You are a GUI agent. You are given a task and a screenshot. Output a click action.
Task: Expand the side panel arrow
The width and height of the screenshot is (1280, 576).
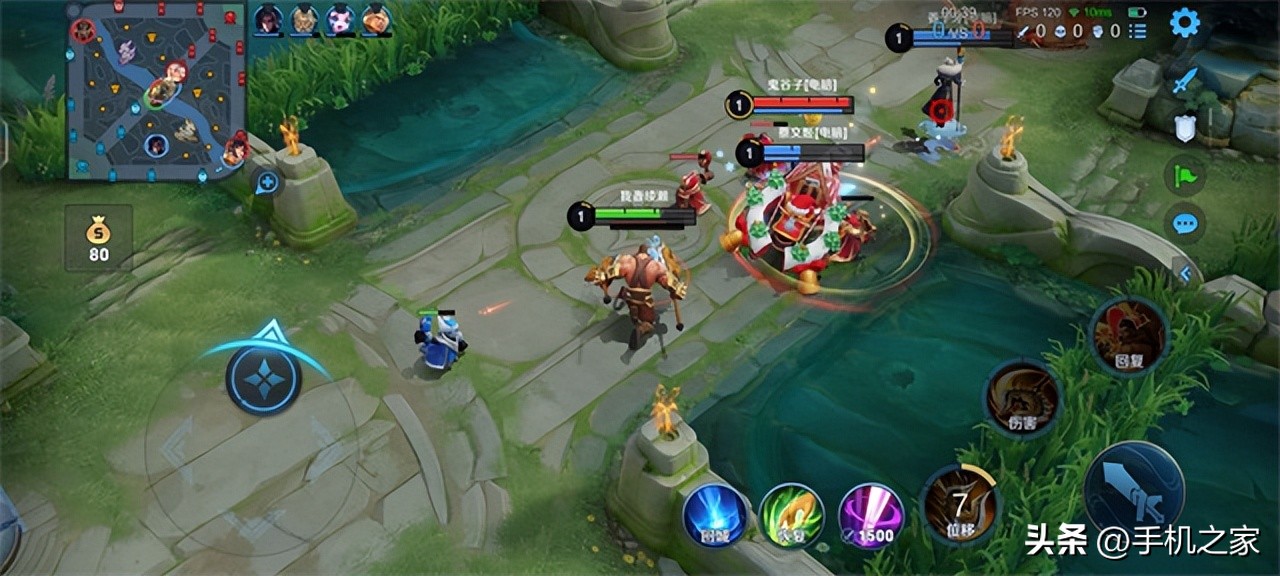click(x=1186, y=273)
